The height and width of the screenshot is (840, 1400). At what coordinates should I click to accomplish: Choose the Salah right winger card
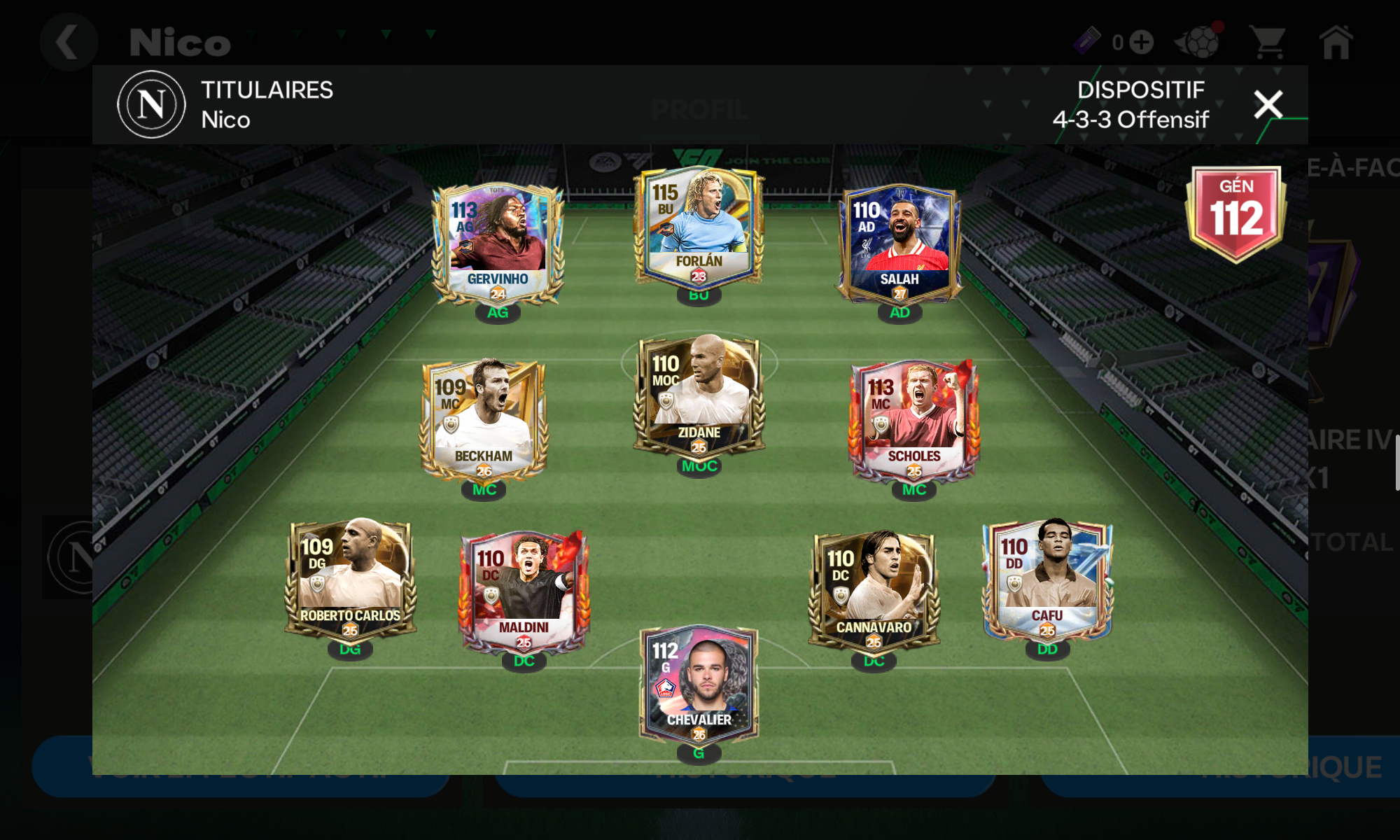[x=899, y=244]
